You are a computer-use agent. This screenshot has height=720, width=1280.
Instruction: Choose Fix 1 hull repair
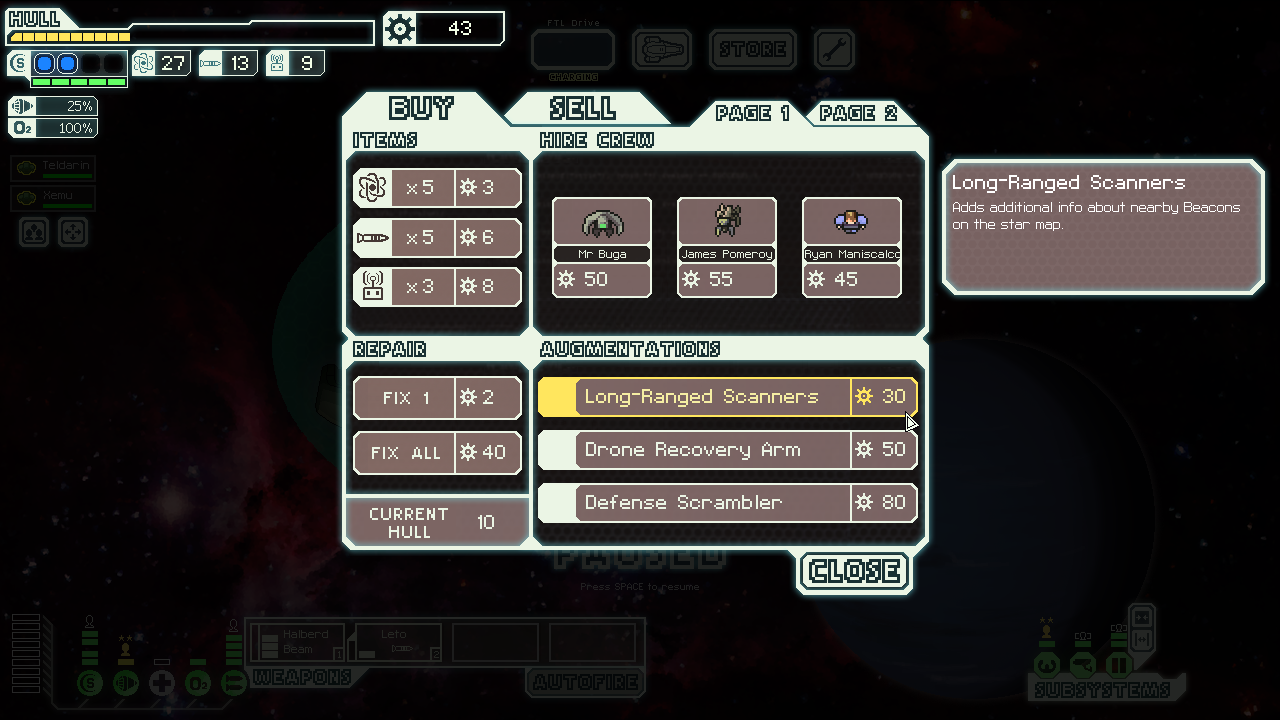pyautogui.click(x=437, y=398)
